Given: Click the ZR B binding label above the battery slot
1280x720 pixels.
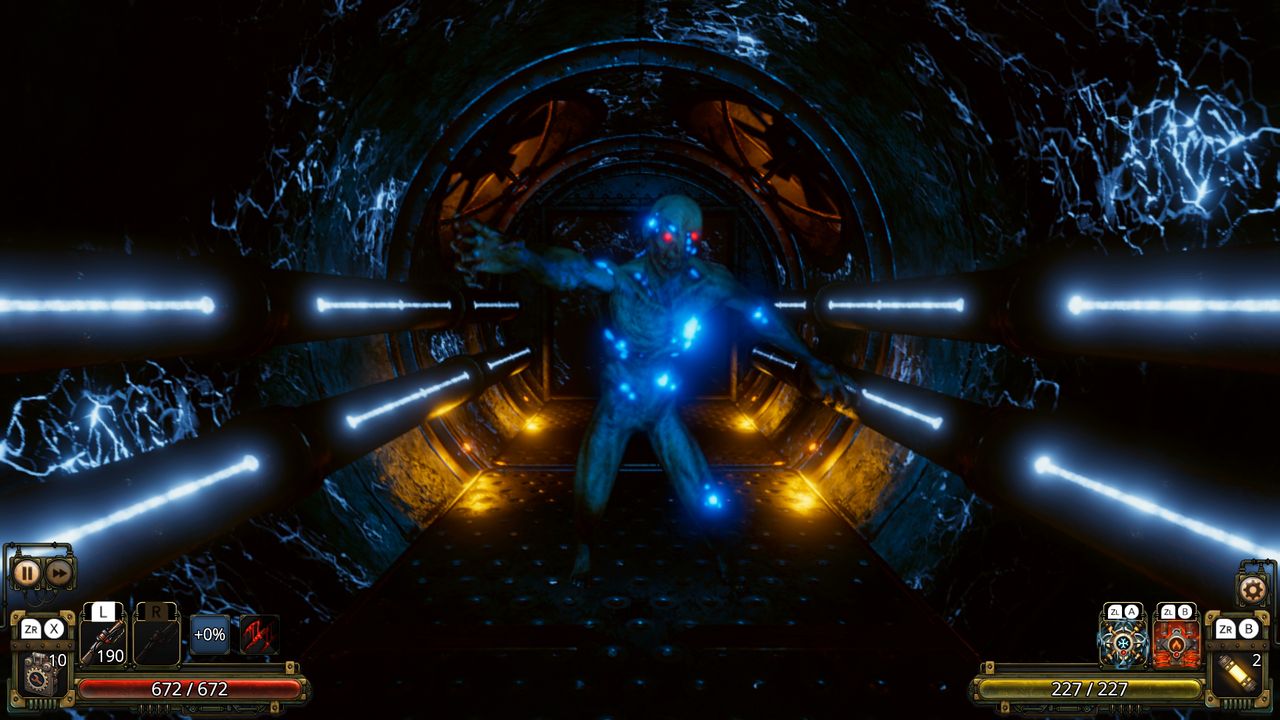Looking at the screenshot, I should click(x=1237, y=629).
